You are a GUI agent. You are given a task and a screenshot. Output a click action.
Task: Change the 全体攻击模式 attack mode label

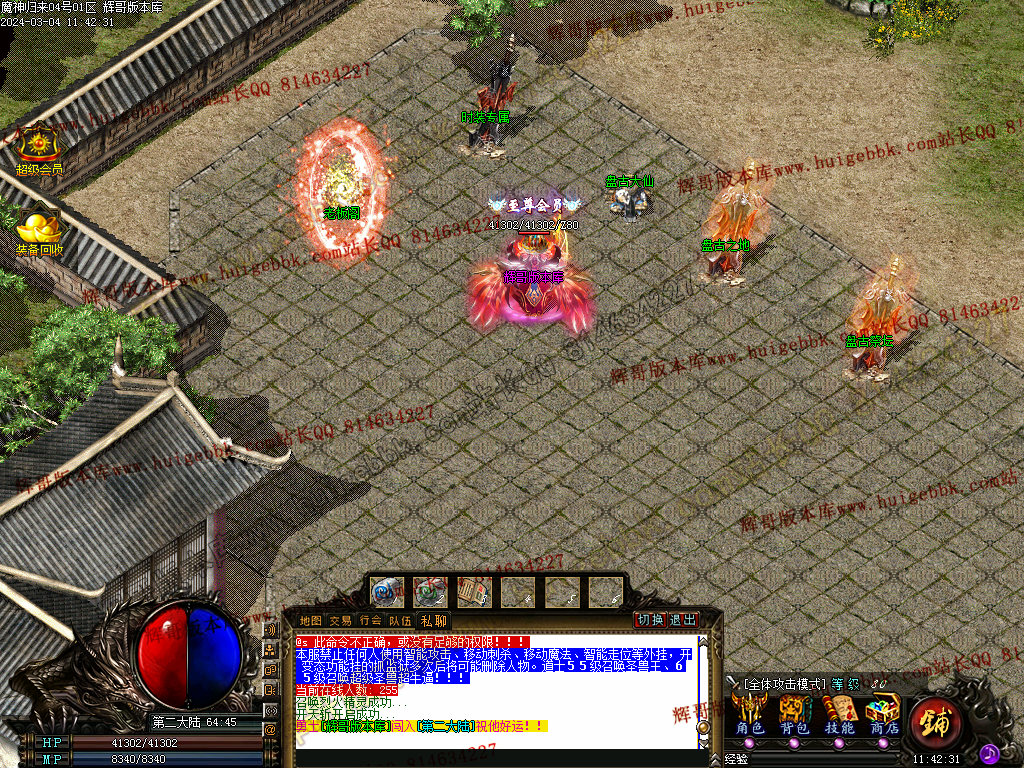click(785, 684)
